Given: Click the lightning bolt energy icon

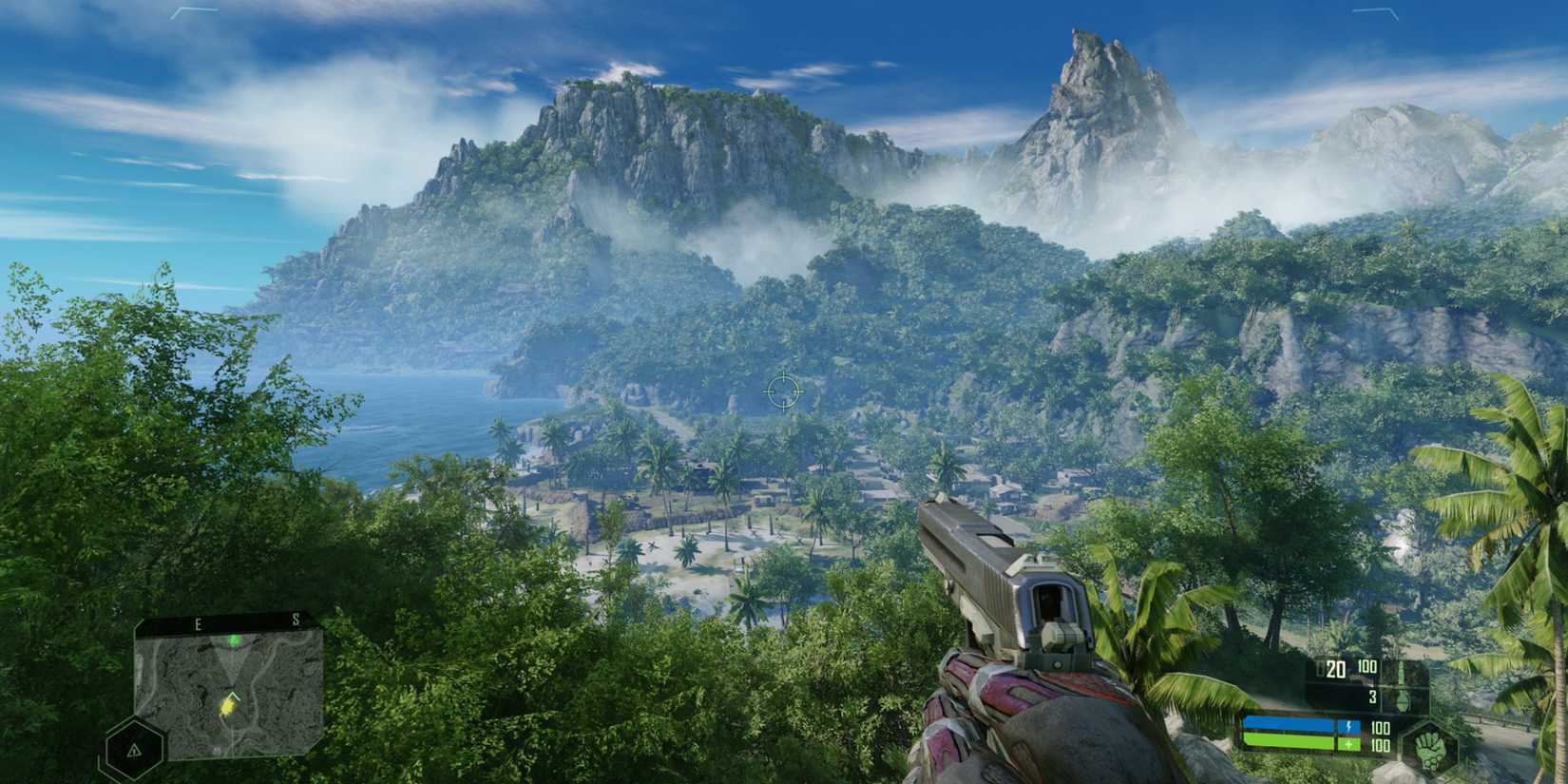Looking at the screenshot, I should [1349, 727].
